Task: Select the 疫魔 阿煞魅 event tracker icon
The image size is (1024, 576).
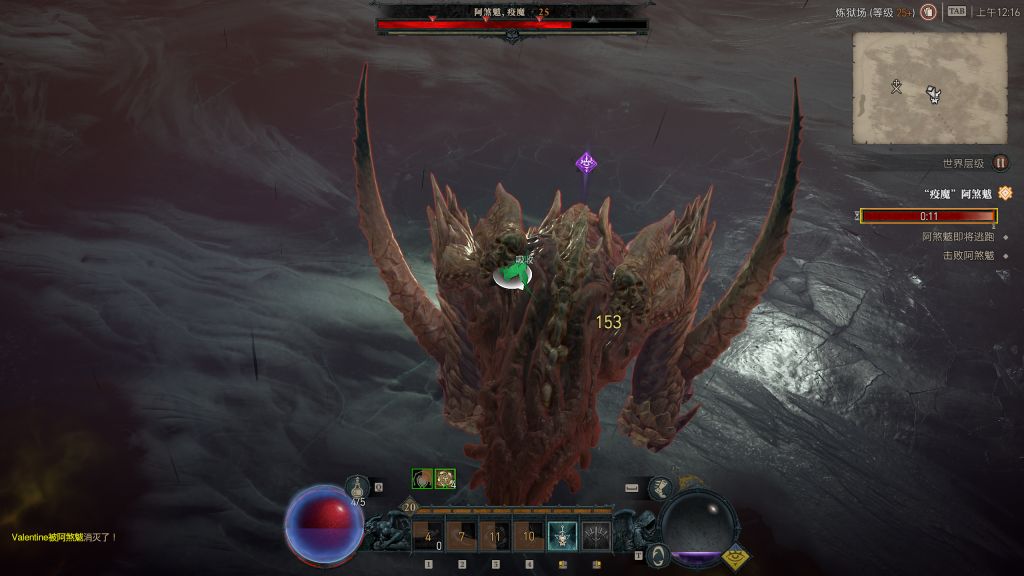Action: pyautogui.click(x=1005, y=193)
